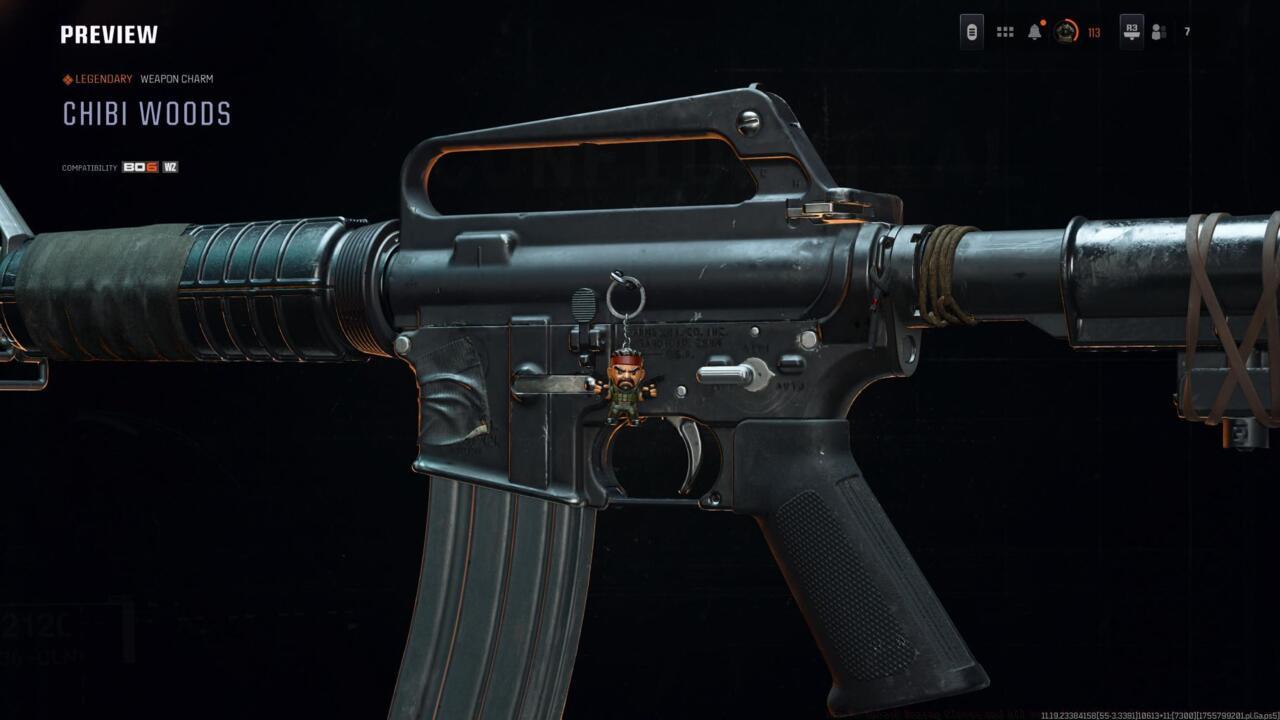
Task: Open the notifications bell
Action: 1032,33
